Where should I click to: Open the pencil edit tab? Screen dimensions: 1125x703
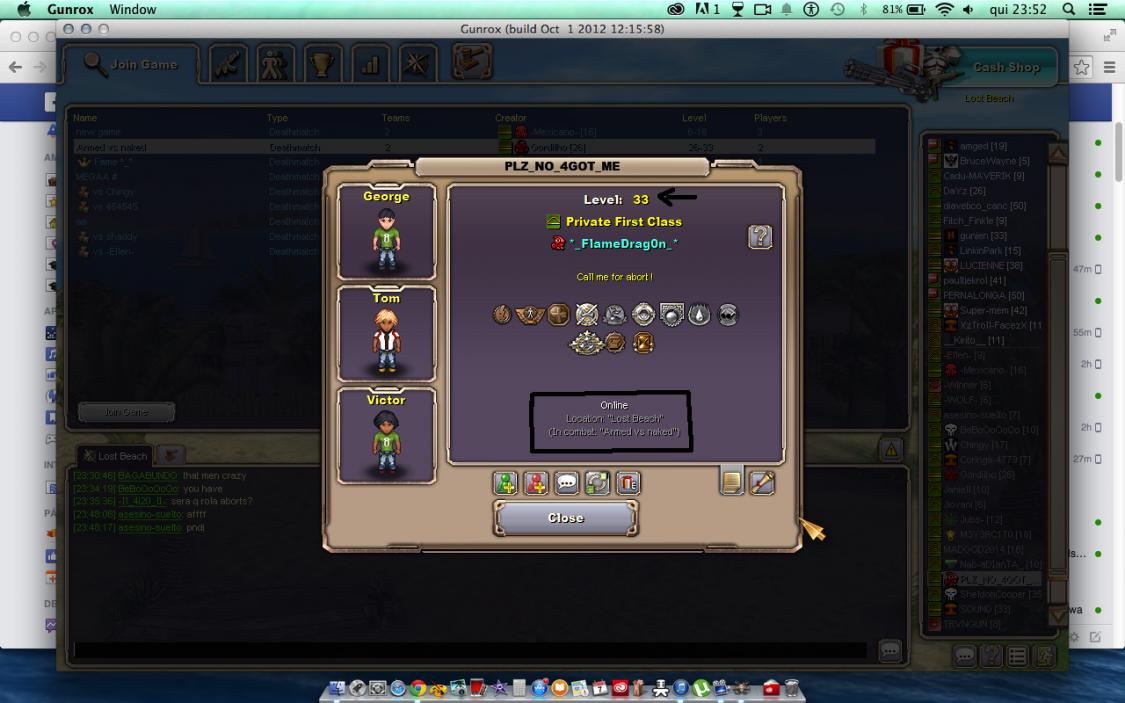762,483
